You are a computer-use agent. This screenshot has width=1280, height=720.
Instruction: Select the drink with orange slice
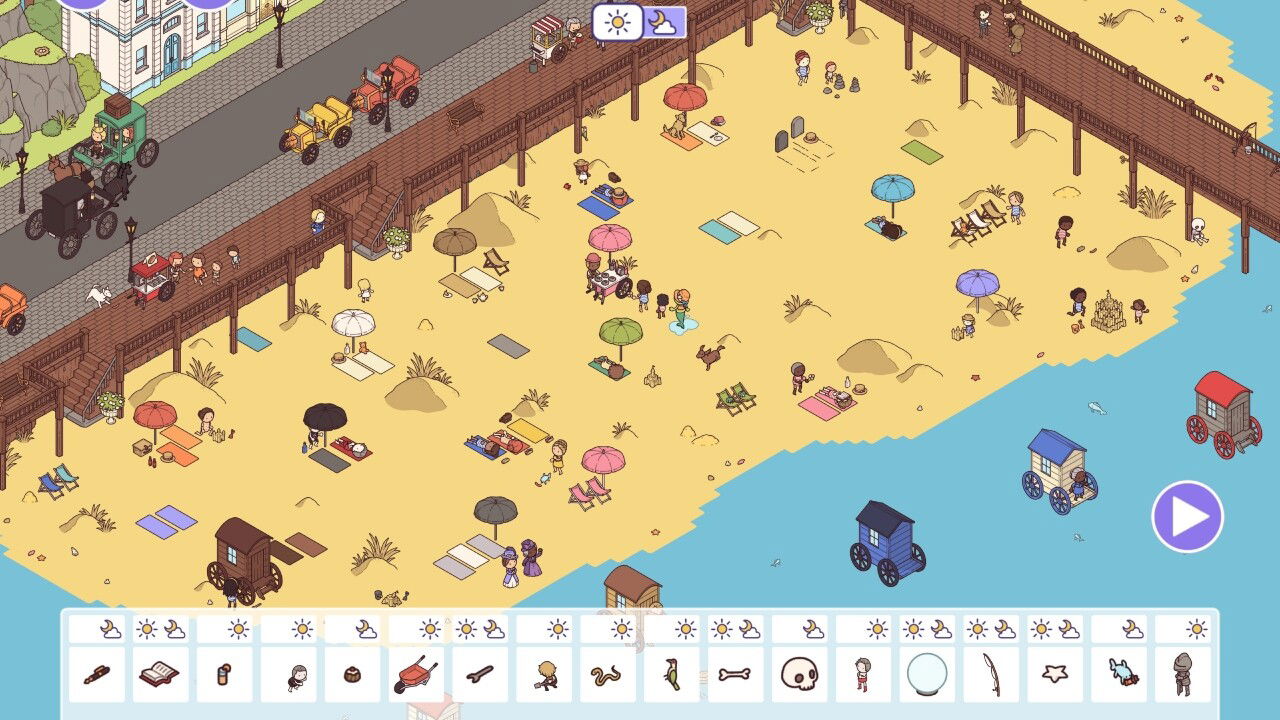tap(224, 675)
